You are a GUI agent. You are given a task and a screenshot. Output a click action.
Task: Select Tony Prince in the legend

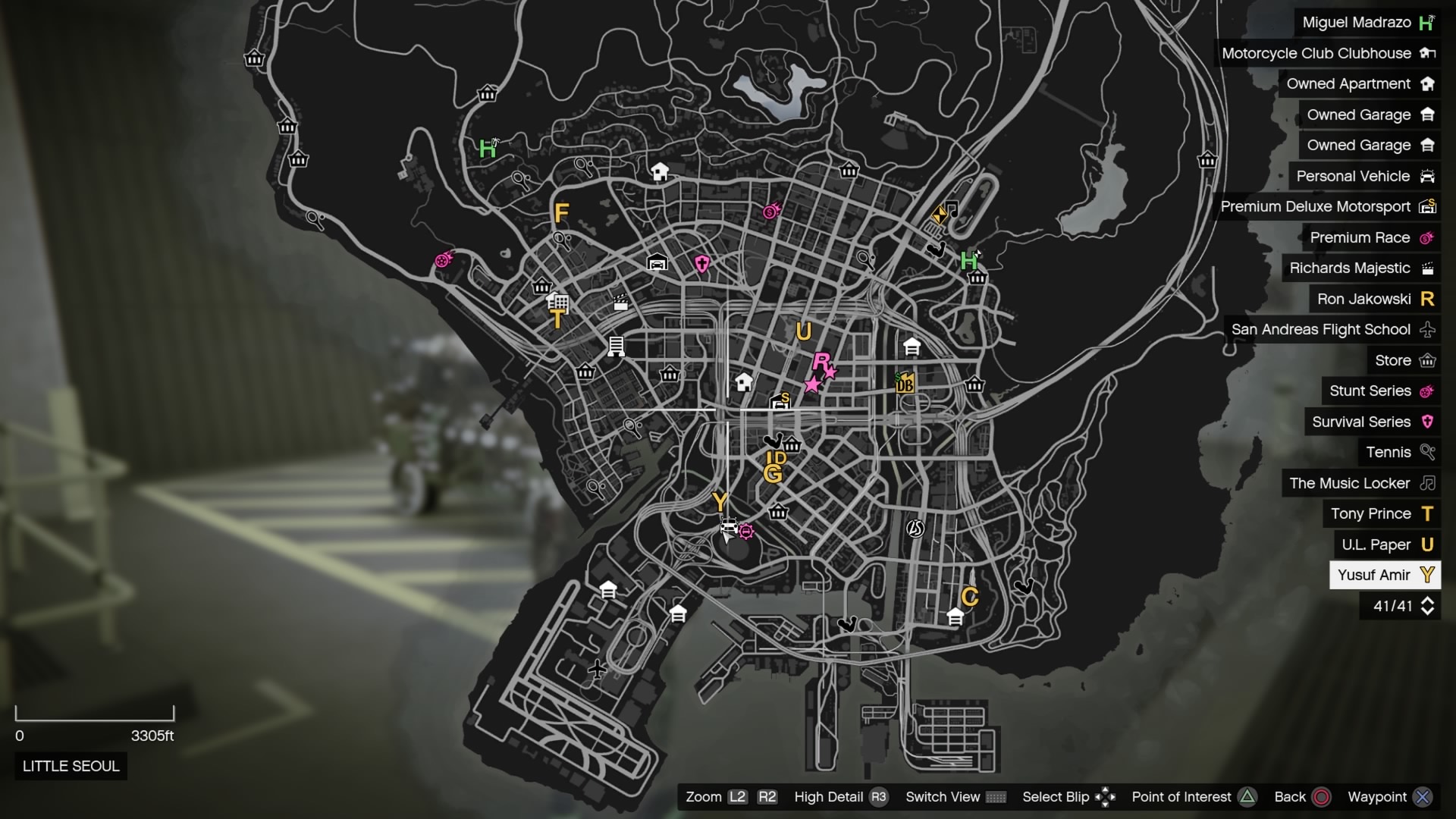pos(1381,514)
